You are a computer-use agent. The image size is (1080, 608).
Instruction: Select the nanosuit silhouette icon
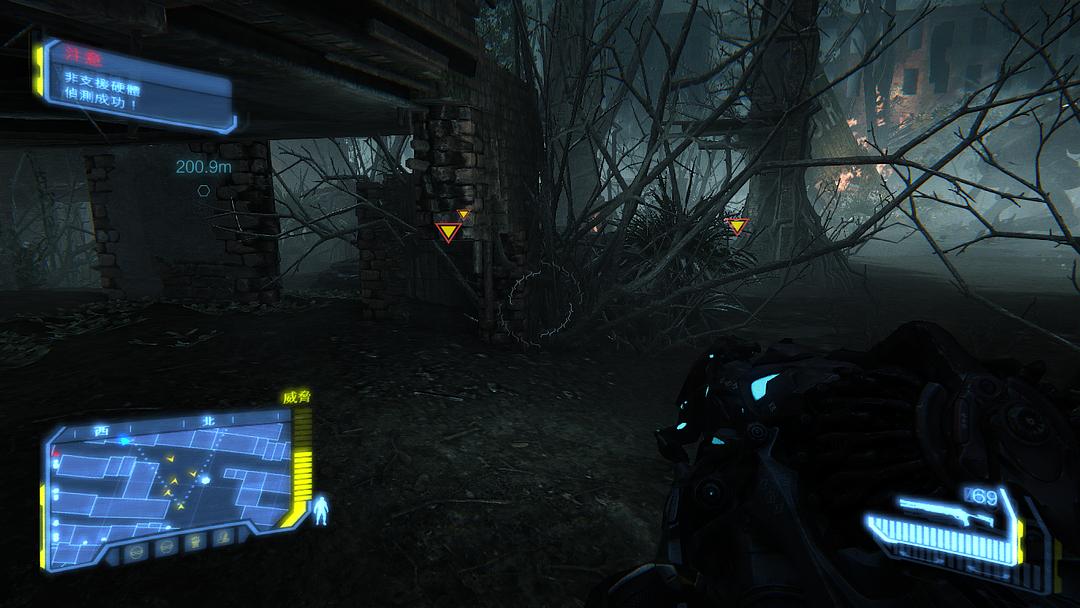click(x=322, y=510)
